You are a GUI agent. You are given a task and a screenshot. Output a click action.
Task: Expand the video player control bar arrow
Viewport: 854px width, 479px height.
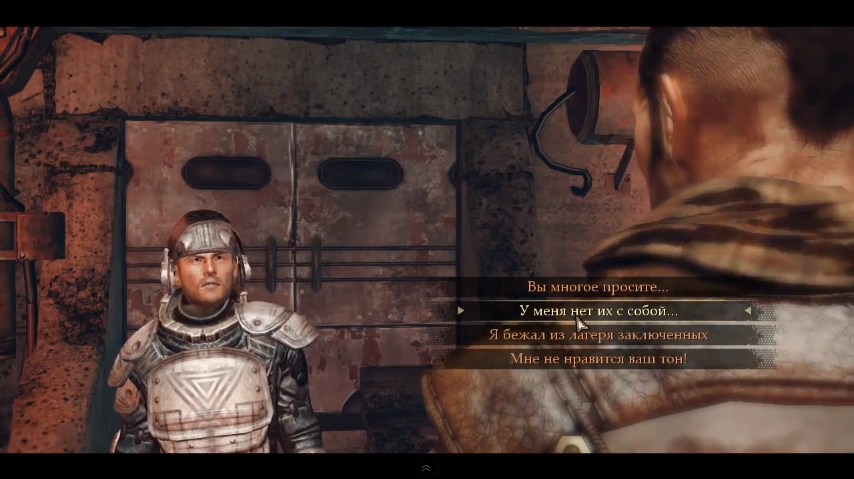point(426,468)
